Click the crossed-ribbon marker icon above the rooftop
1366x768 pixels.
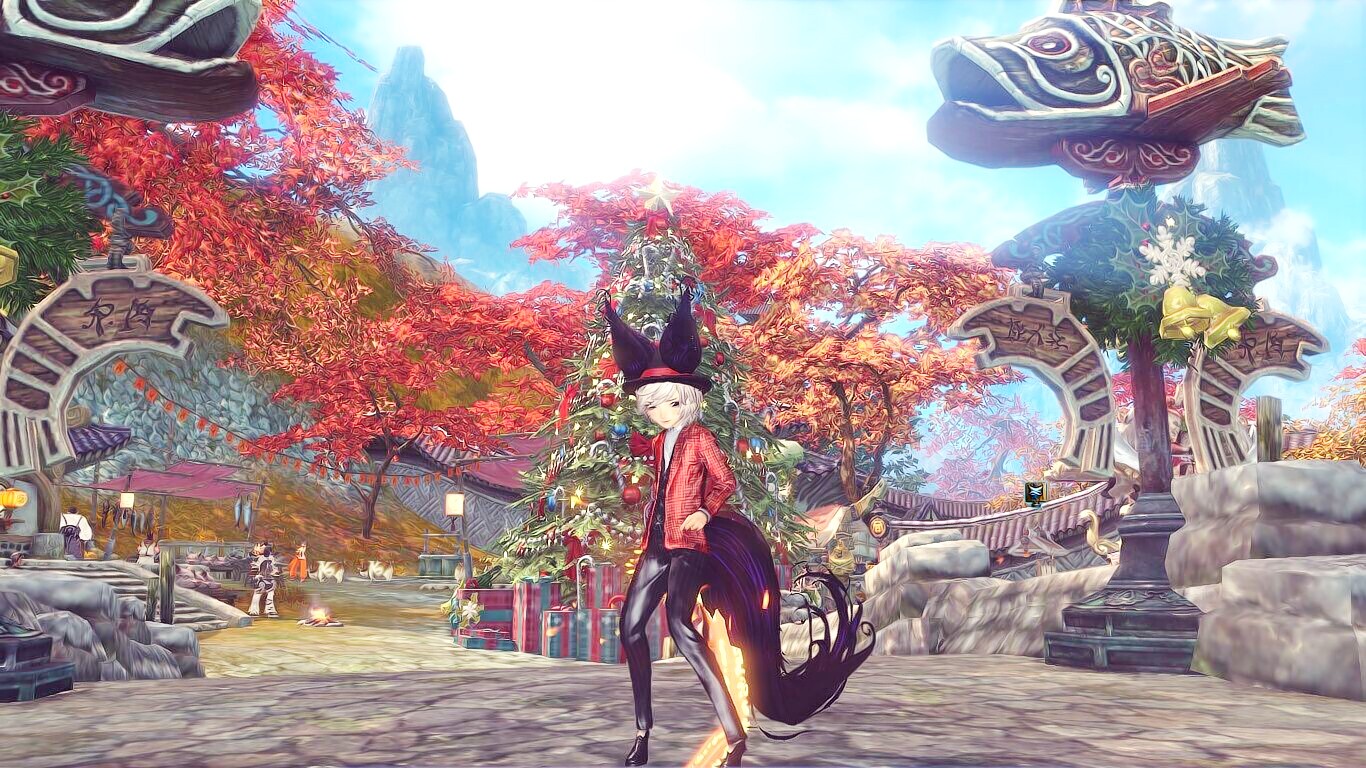coord(1034,492)
